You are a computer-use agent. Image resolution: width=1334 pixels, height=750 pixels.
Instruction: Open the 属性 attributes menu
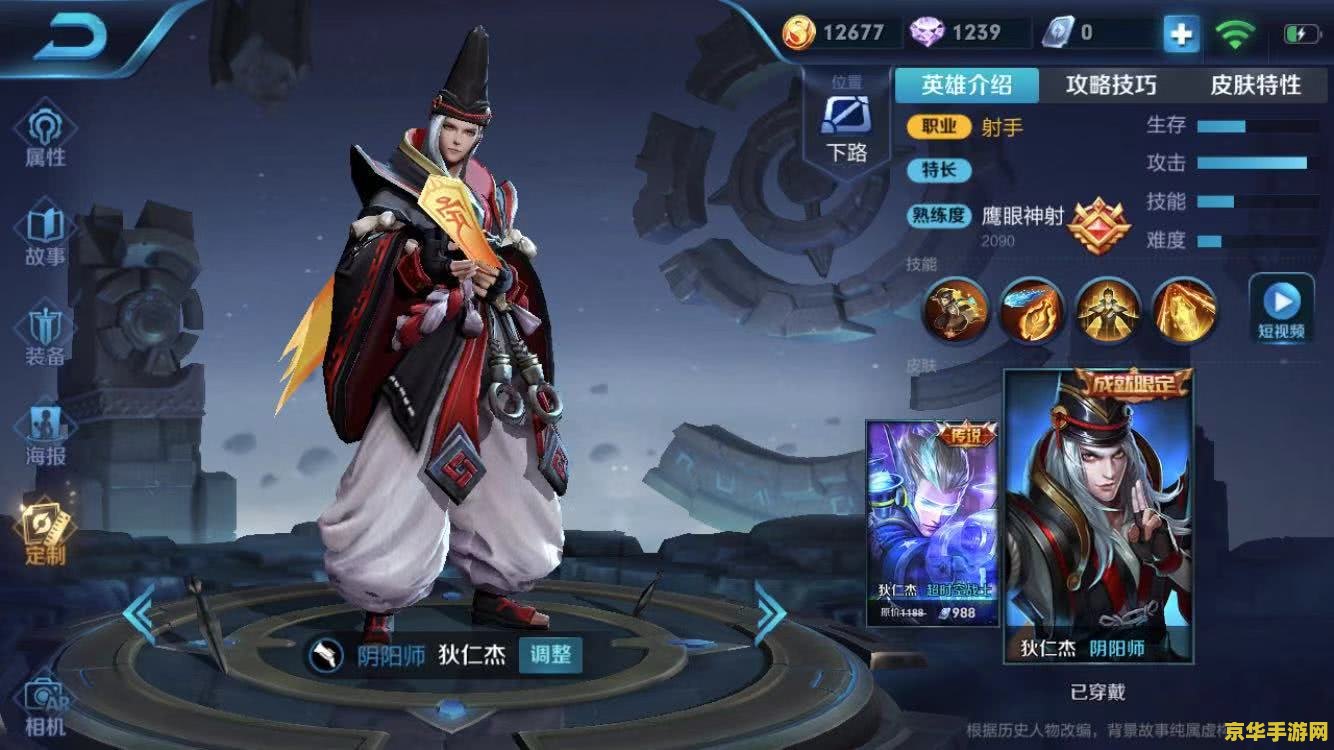coord(45,137)
